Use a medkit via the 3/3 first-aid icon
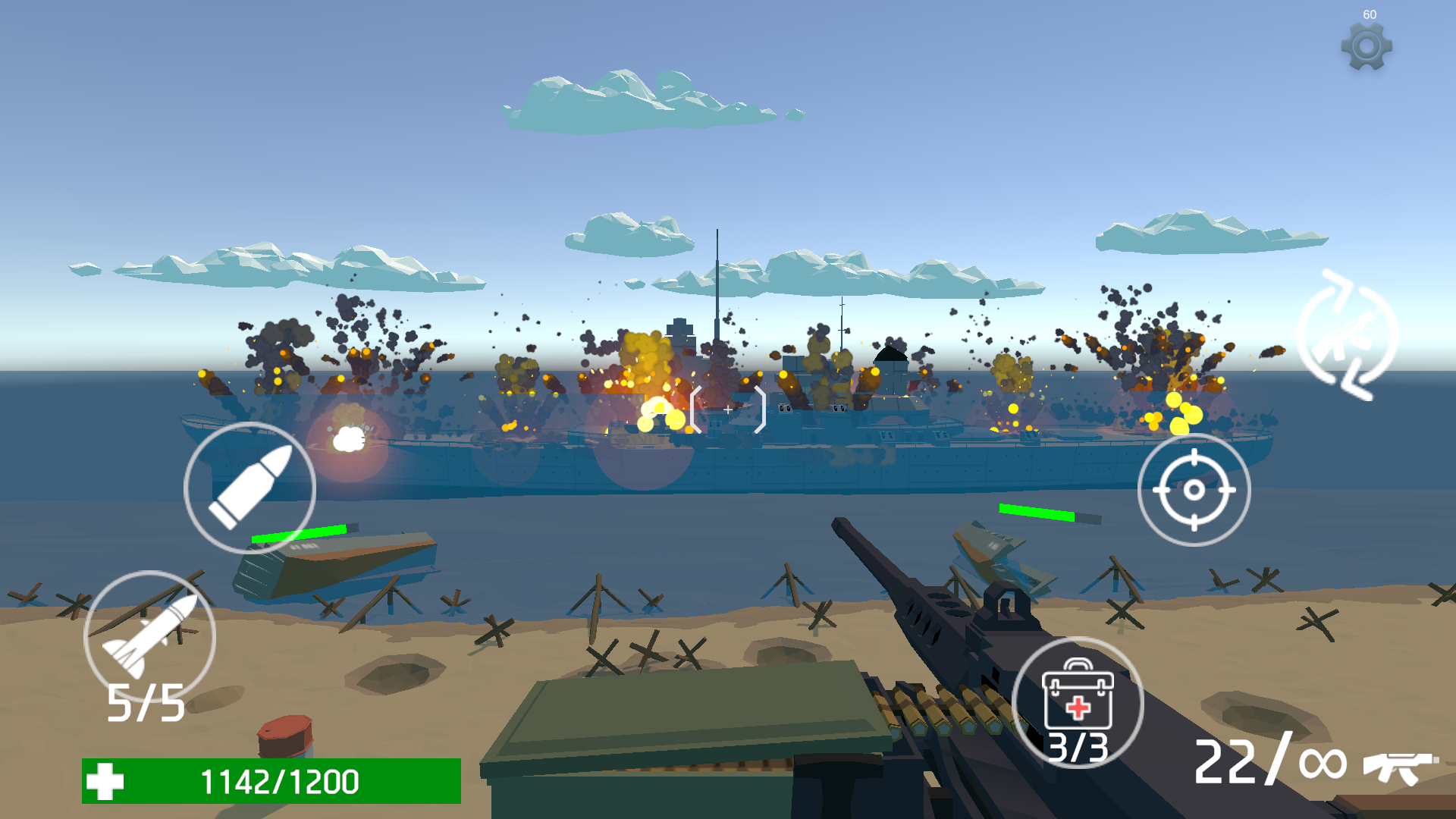 pyautogui.click(x=1077, y=701)
